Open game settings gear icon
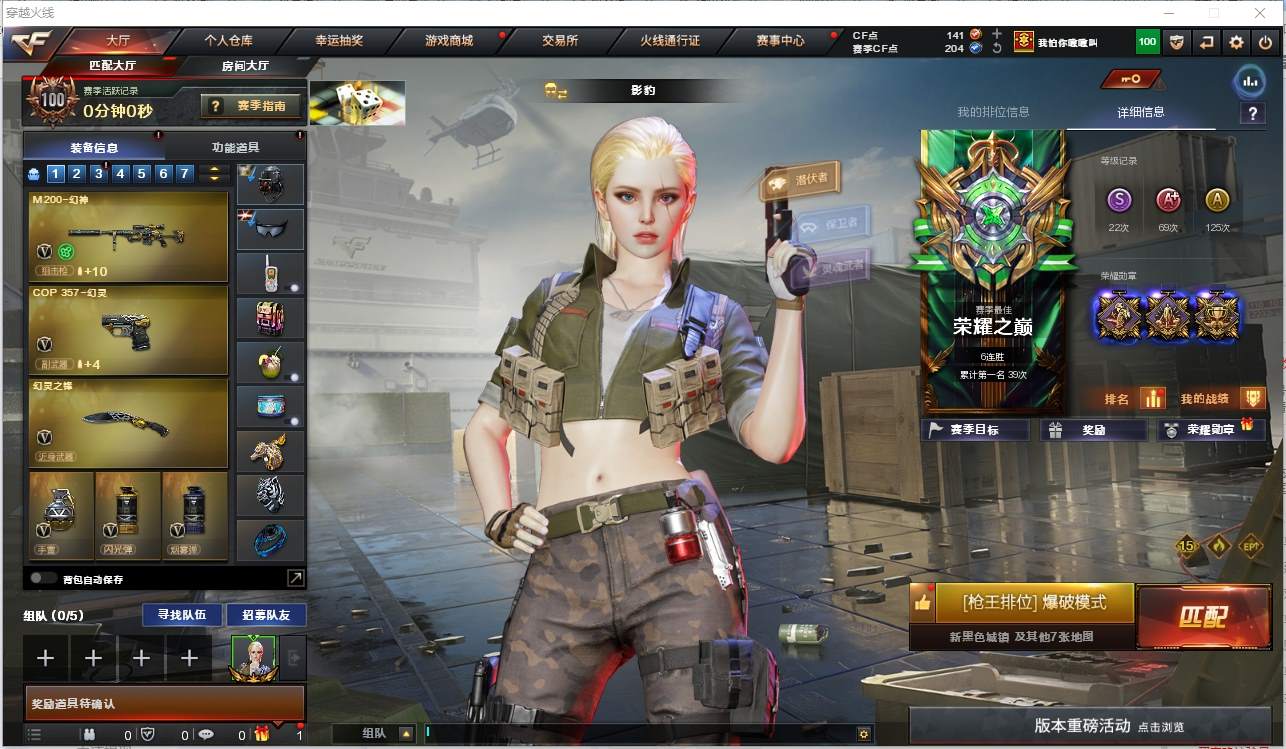Image resolution: width=1286 pixels, height=749 pixels. coord(1236,42)
